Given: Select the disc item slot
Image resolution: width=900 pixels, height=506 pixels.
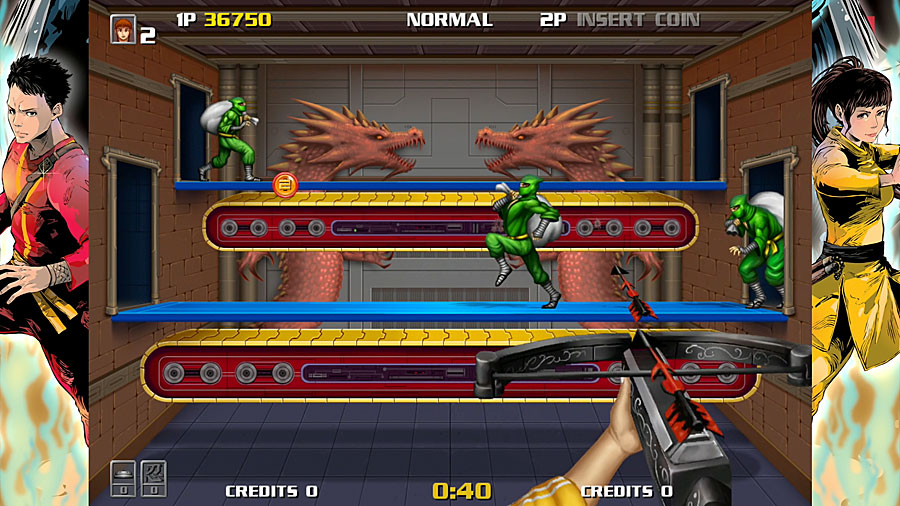Looking at the screenshot, I should click(123, 478).
